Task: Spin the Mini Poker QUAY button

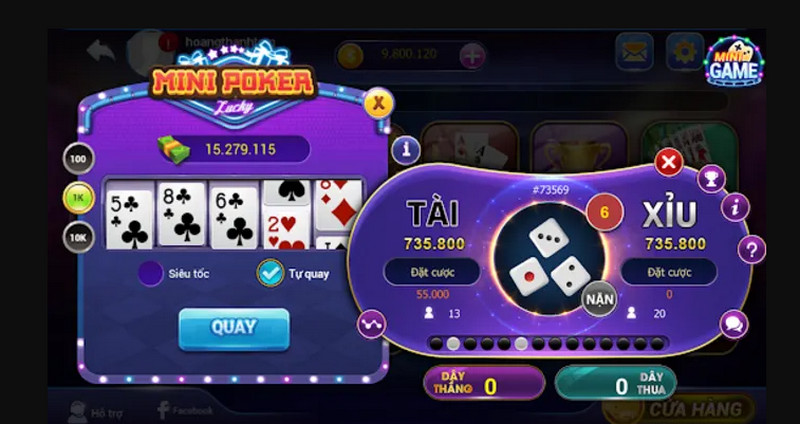Action: click(234, 328)
